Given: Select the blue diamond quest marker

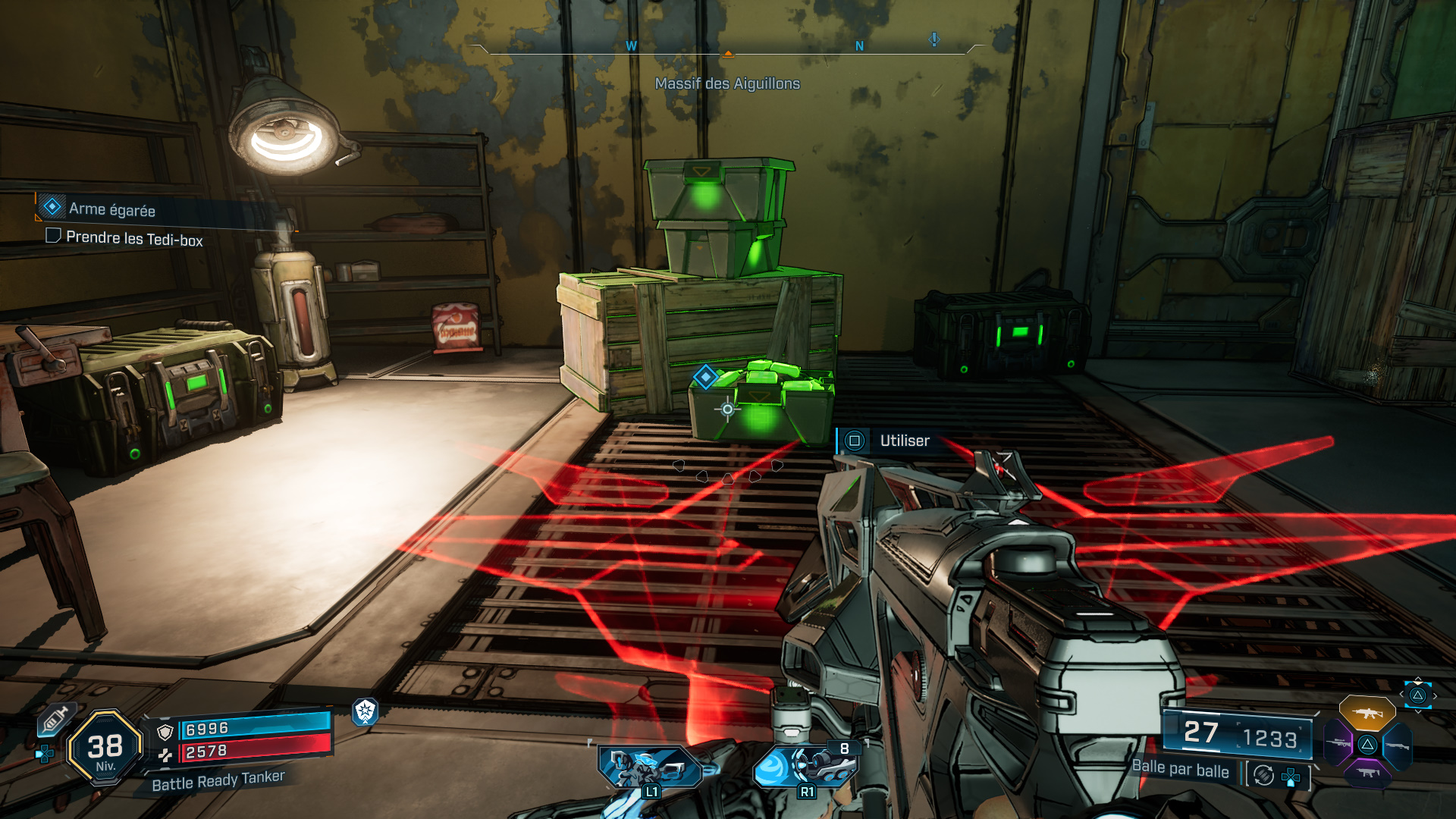Looking at the screenshot, I should point(705,376).
